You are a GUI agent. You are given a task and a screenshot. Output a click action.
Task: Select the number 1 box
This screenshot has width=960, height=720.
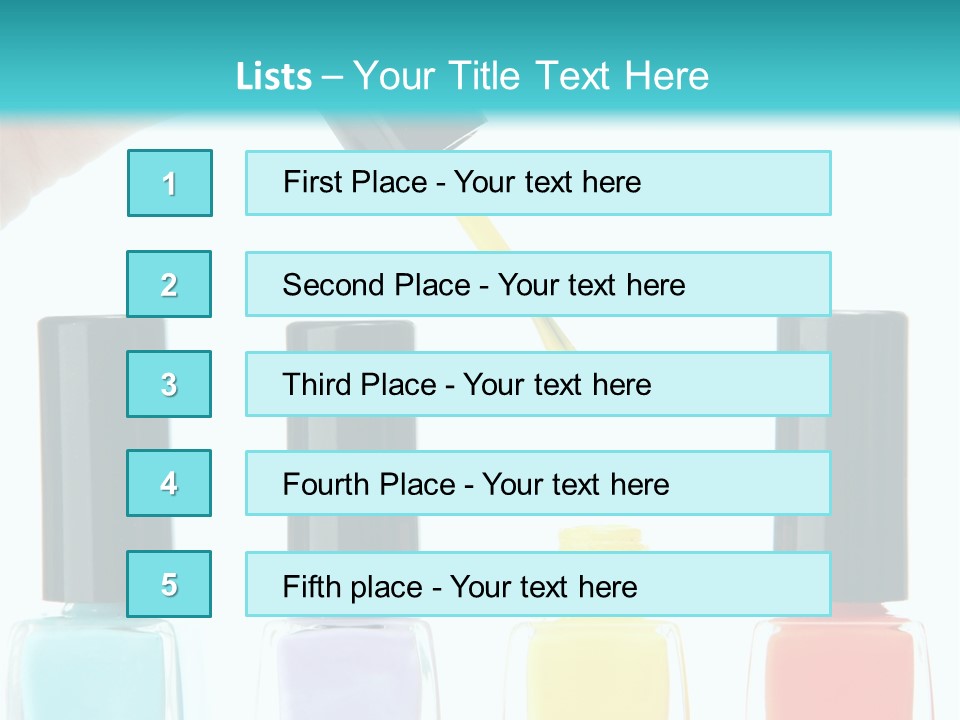170,183
